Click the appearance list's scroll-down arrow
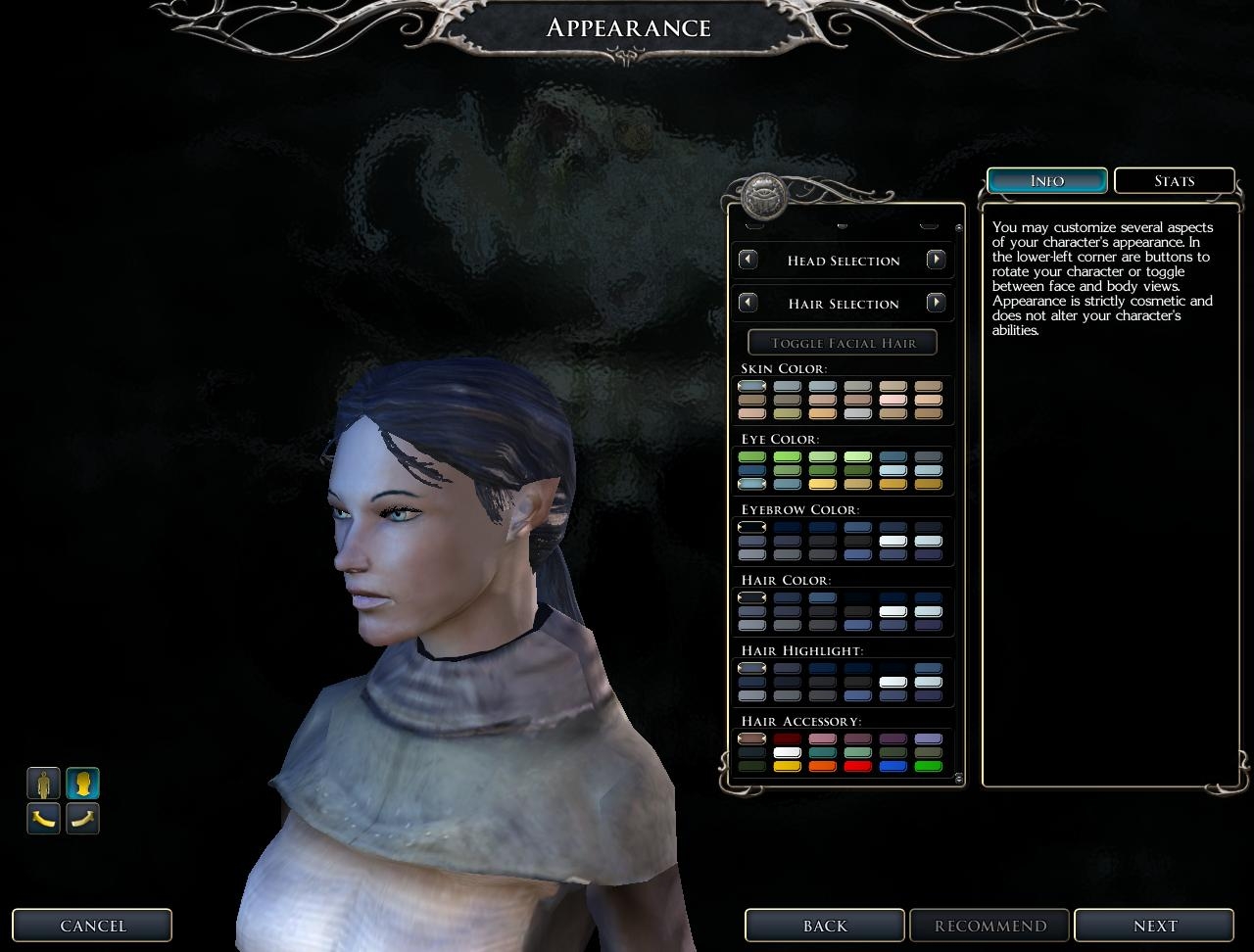This screenshot has width=1254, height=952. point(958,779)
